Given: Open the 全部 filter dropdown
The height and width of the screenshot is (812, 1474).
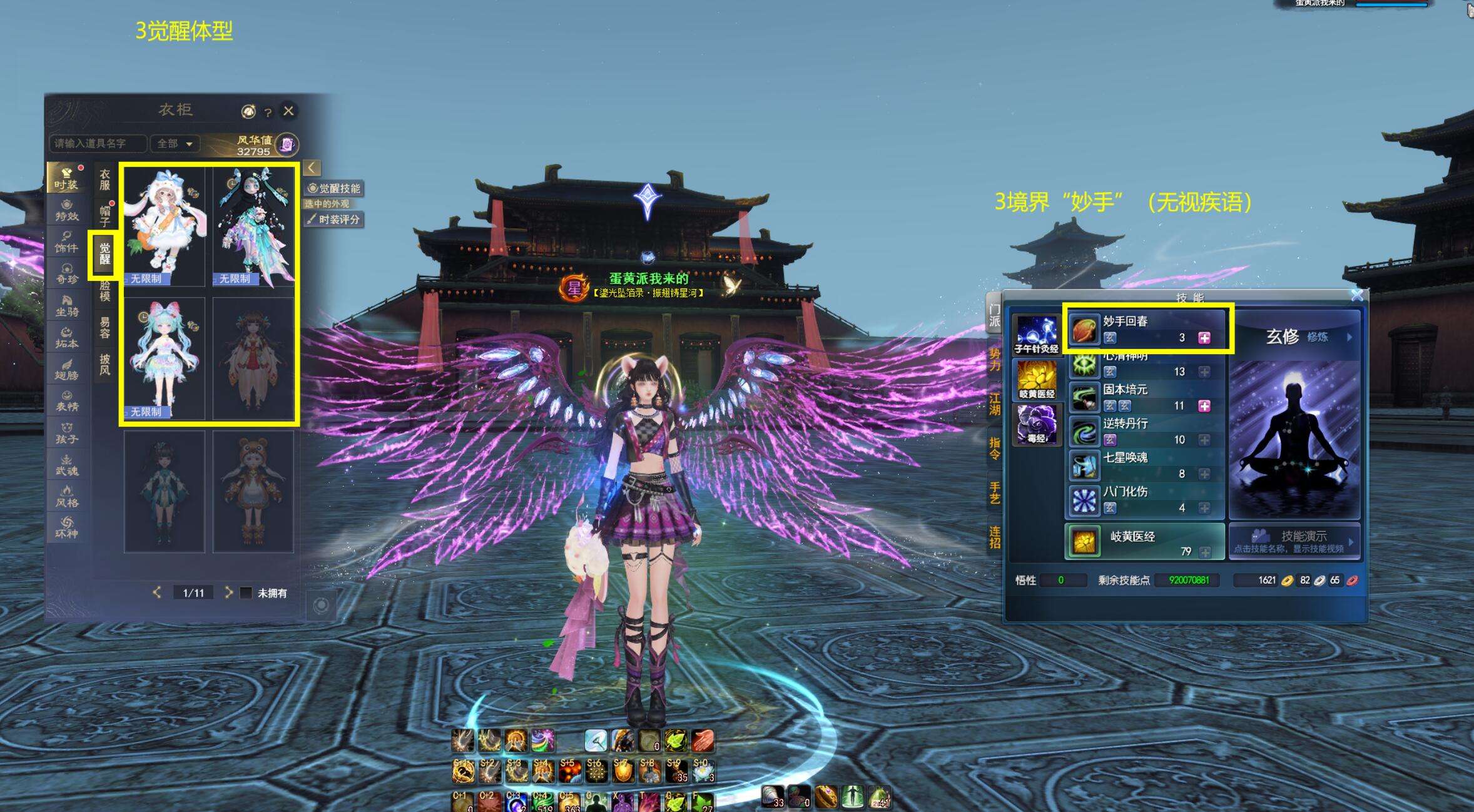Looking at the screenshot, I should (x=175, y=144).
